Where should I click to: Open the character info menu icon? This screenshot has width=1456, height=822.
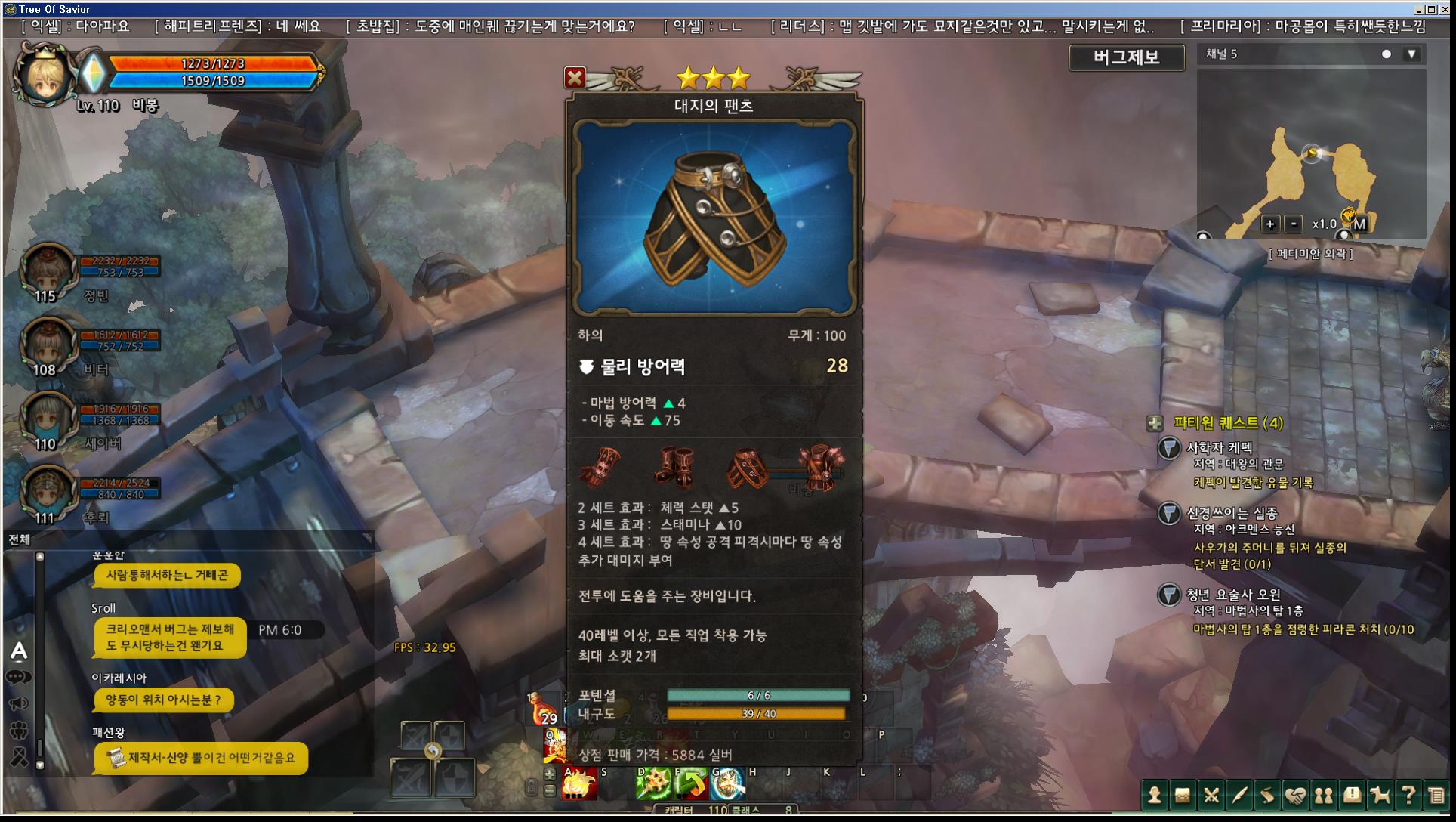1154,795
